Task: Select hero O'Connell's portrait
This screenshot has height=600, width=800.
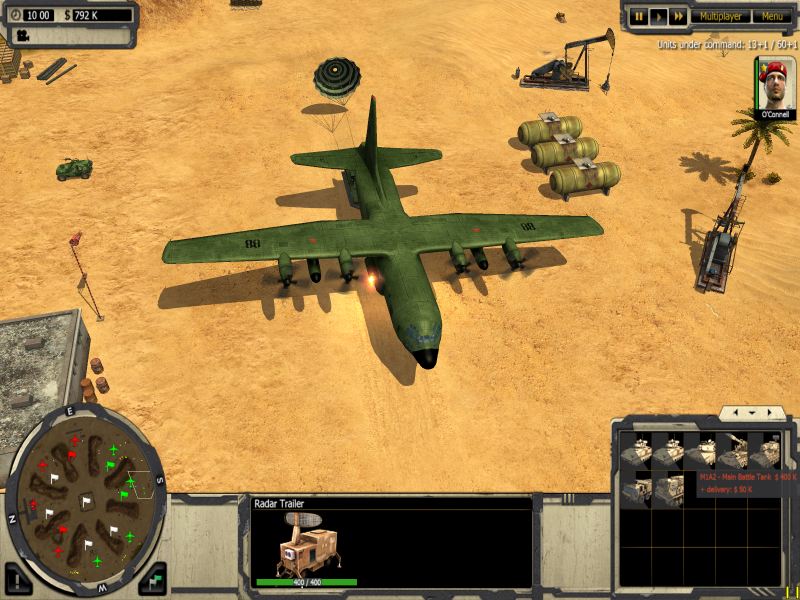Action: click(x=775, y=83)
